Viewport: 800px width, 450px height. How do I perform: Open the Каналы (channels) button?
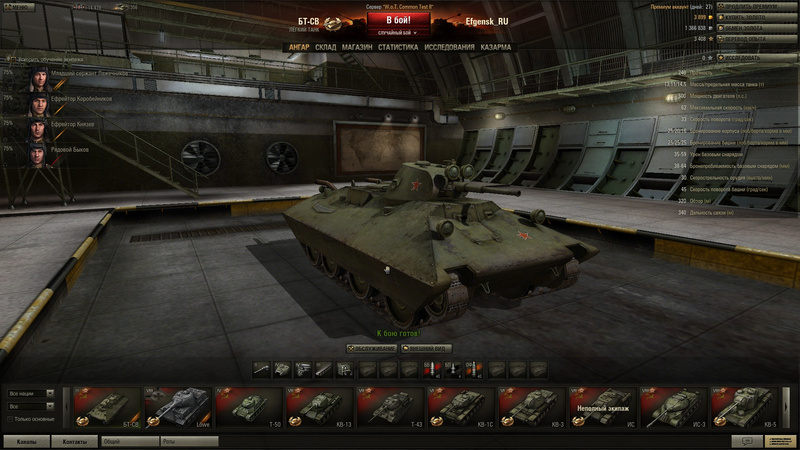click(26, 440)
